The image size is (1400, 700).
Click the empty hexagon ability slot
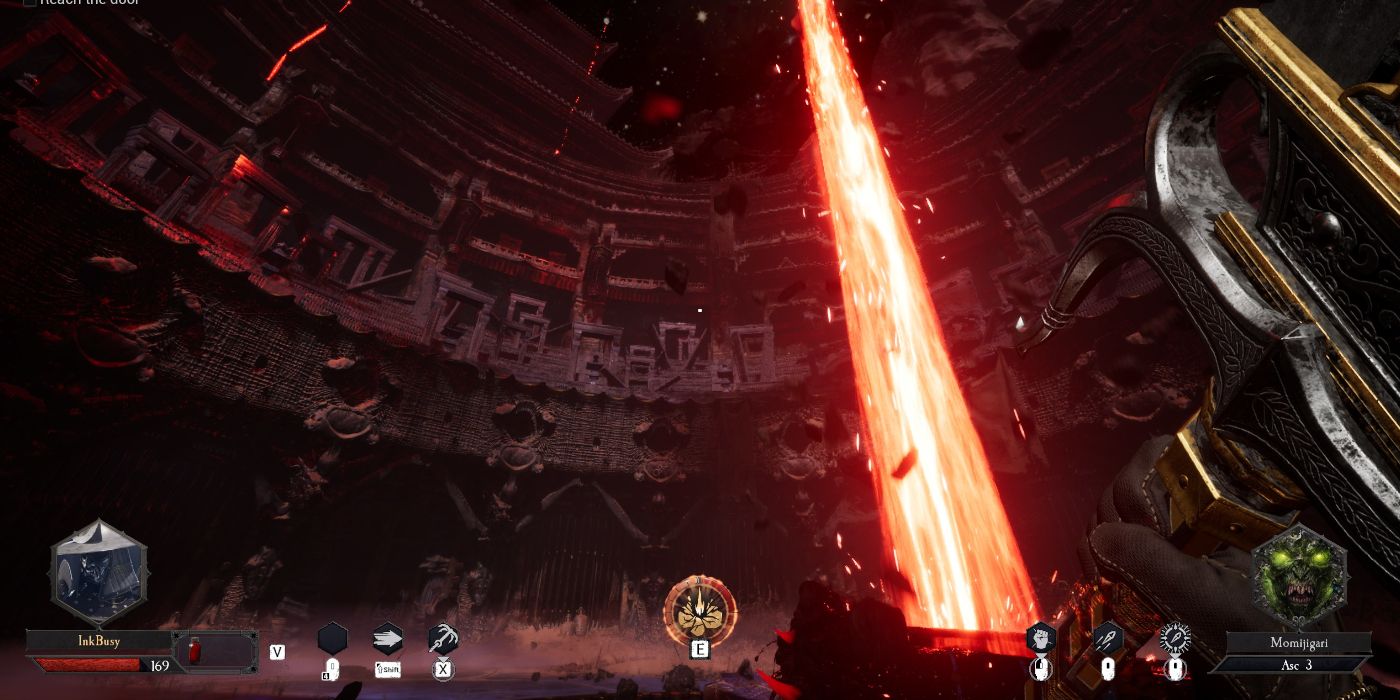[x=332, y=638]
